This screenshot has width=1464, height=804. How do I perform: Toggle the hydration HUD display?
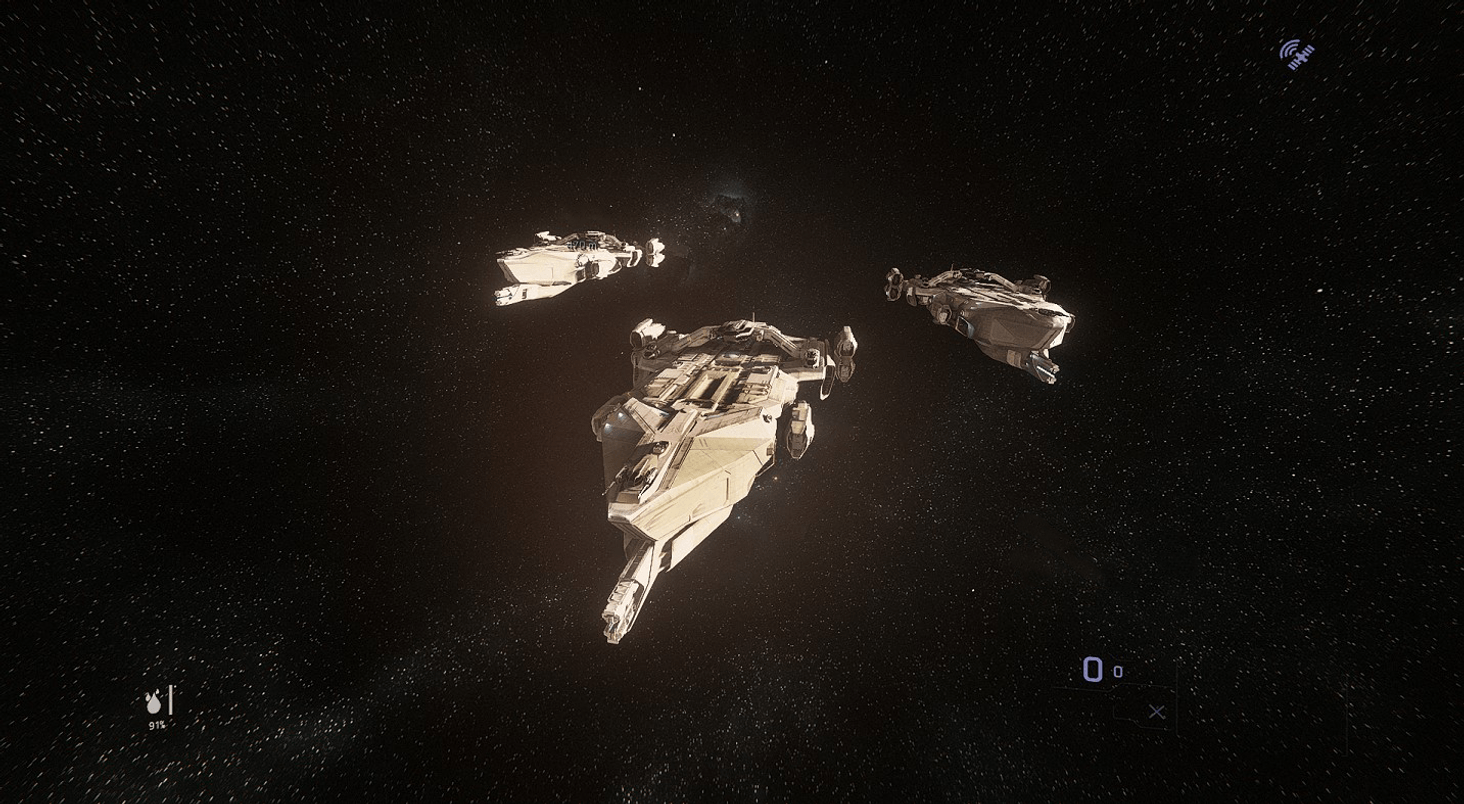click(x=158, y=710)
